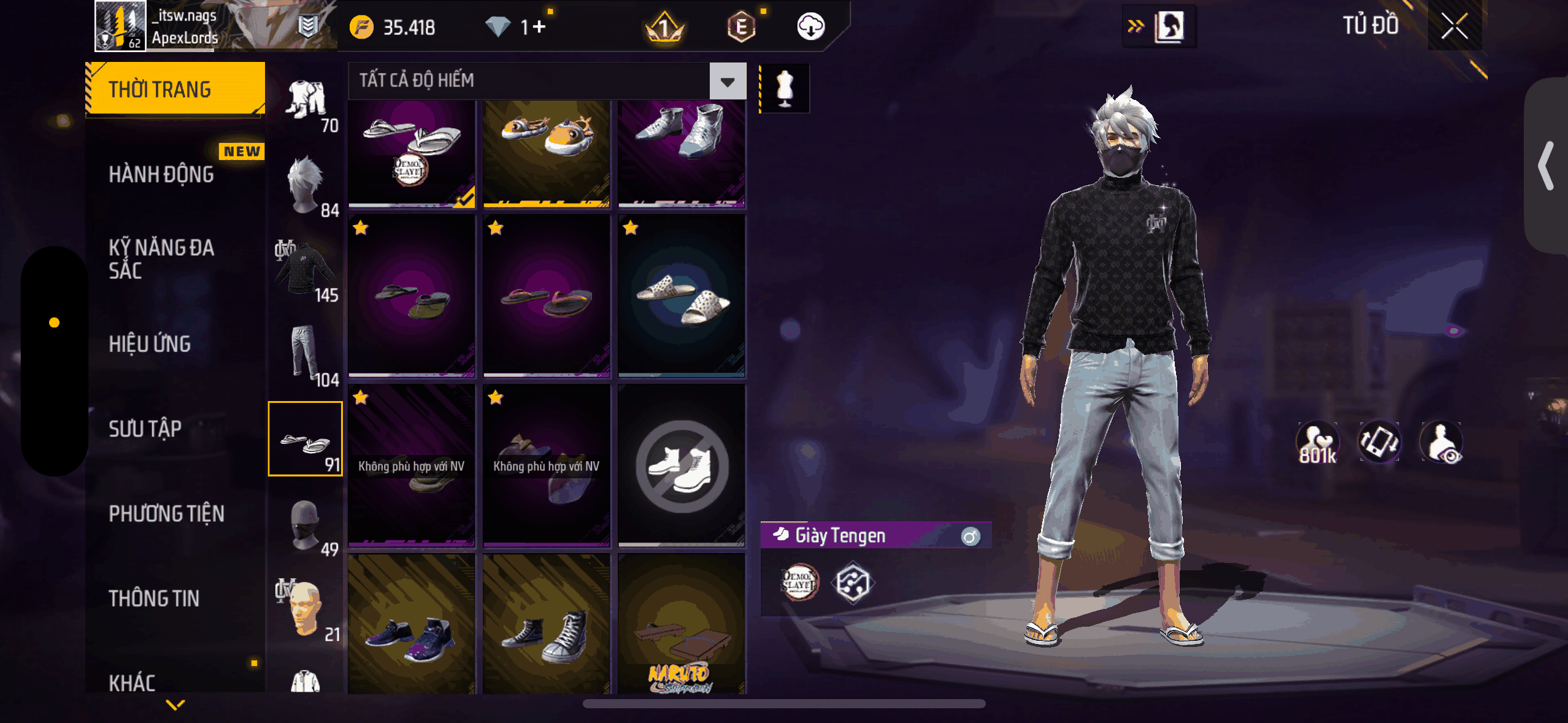The width and height of the screenshot is (1568, 723).
Task: Select the outfit sets category with 70 items
Action: 306,104
